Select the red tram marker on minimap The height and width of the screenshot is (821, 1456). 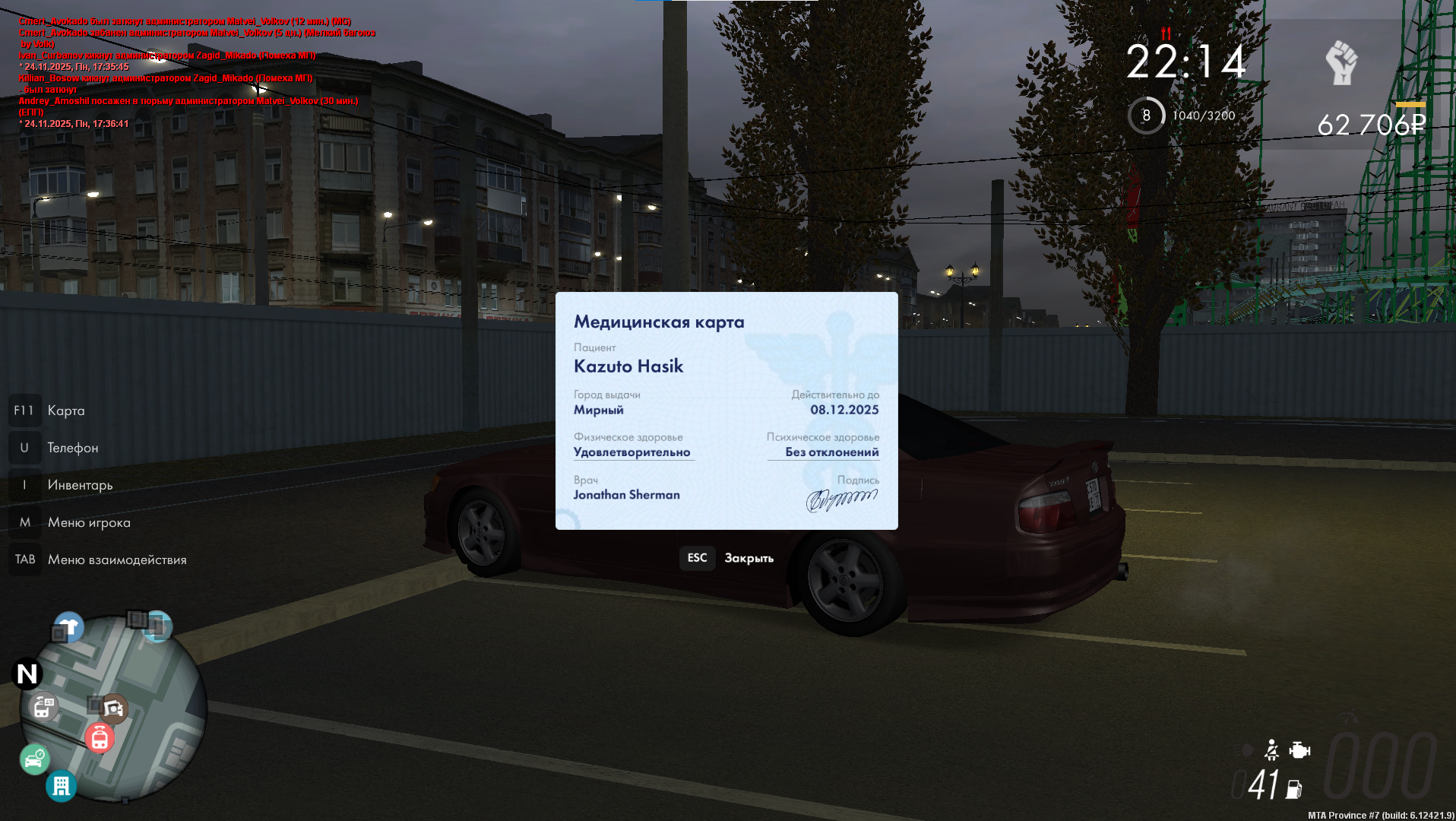pyautogui.click(x=100, y=737)
